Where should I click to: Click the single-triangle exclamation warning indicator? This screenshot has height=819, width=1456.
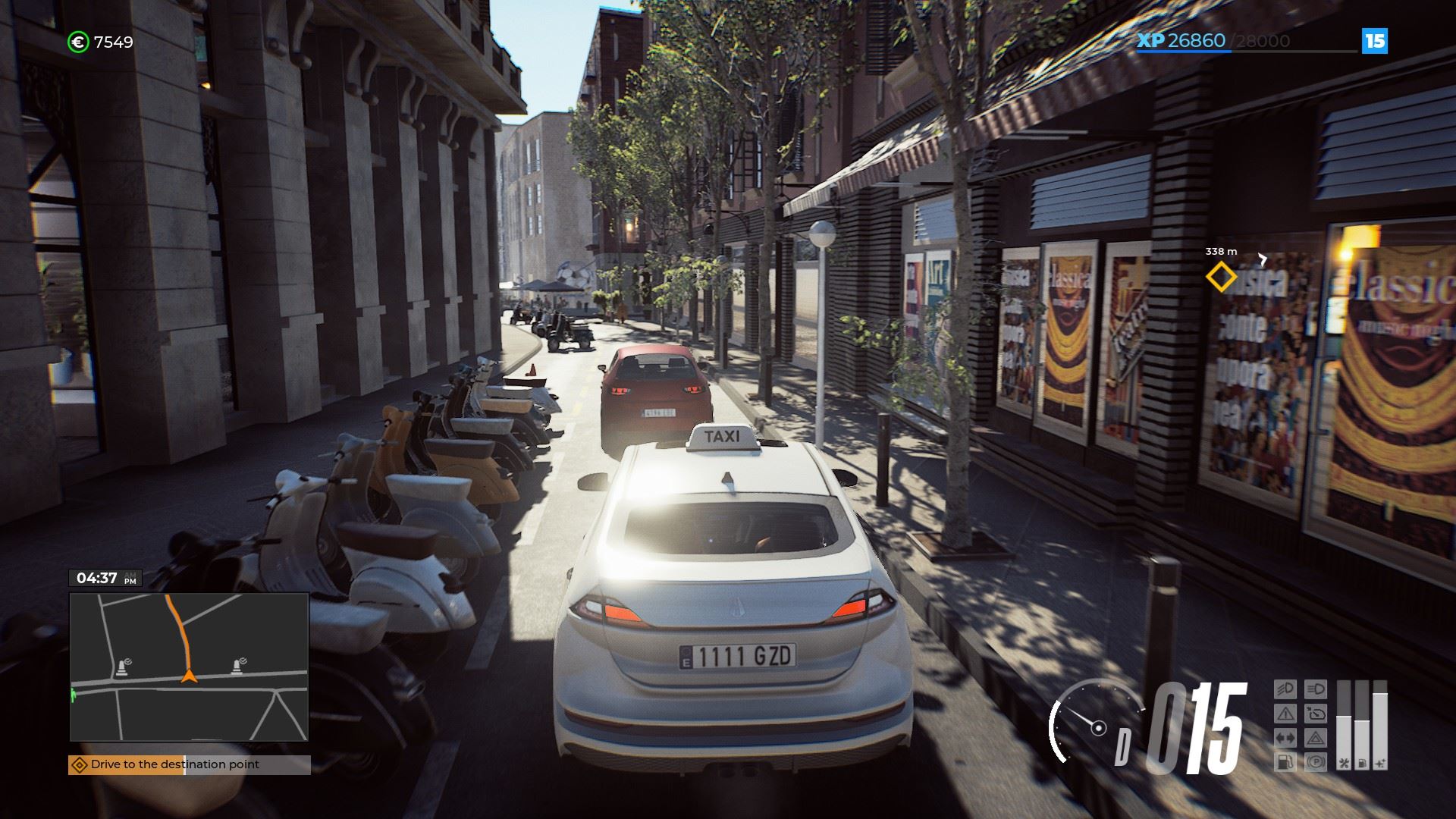[x=1285, y=714]
